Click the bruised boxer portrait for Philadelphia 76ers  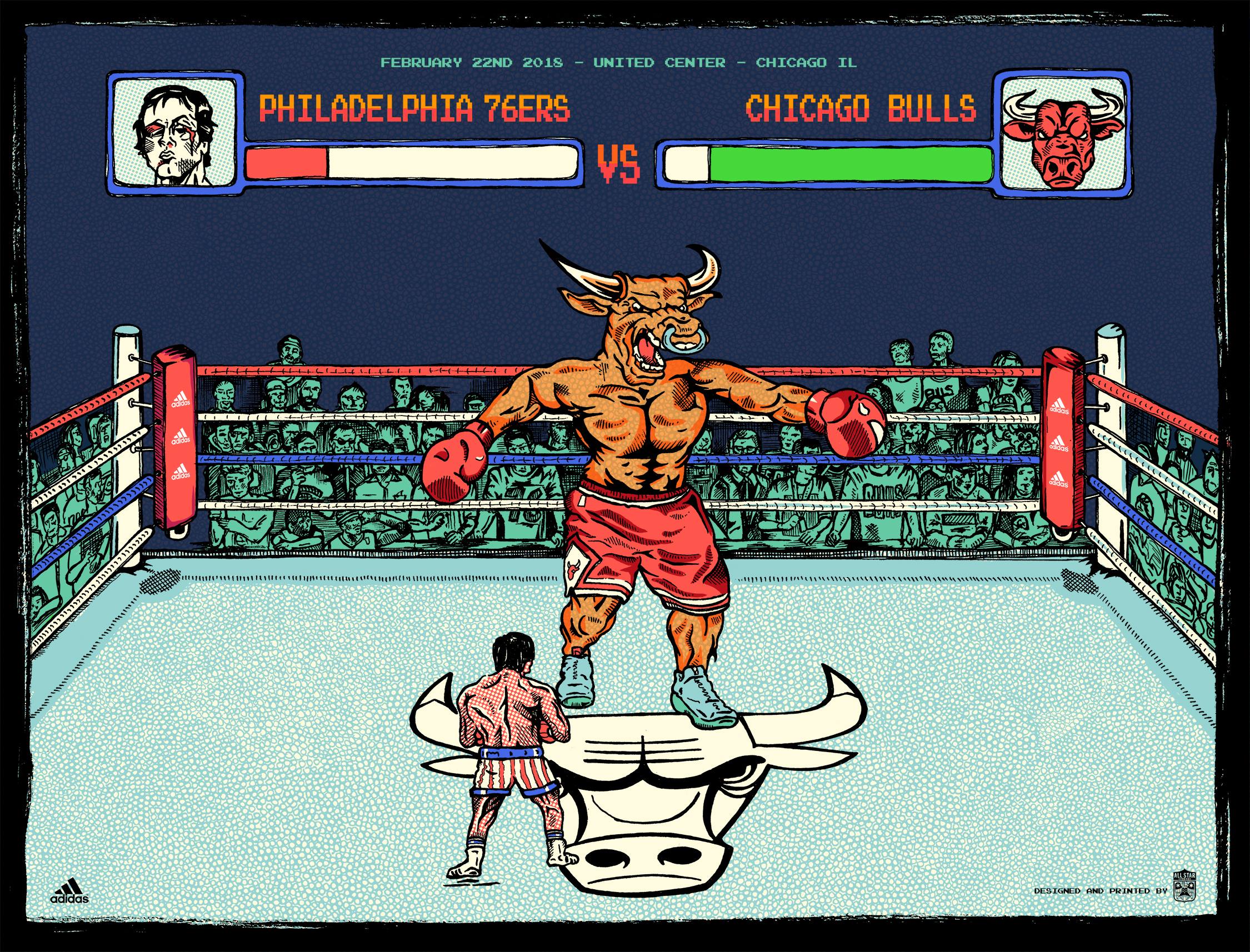pyautogui.click(x=174, y=132)
